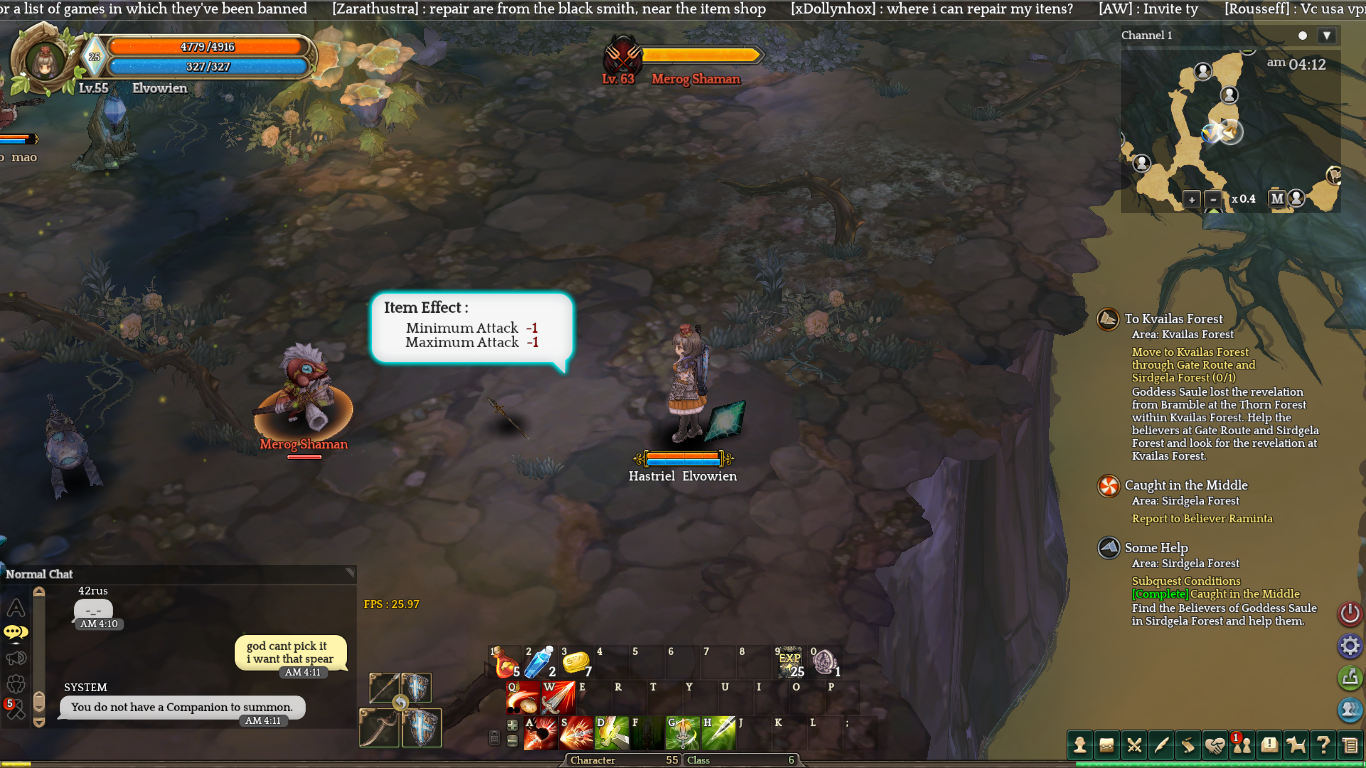Viewport: 1366px width, 768px height.
Task: Click the weapon swap arrow button
Action: (x=400, y=703)
